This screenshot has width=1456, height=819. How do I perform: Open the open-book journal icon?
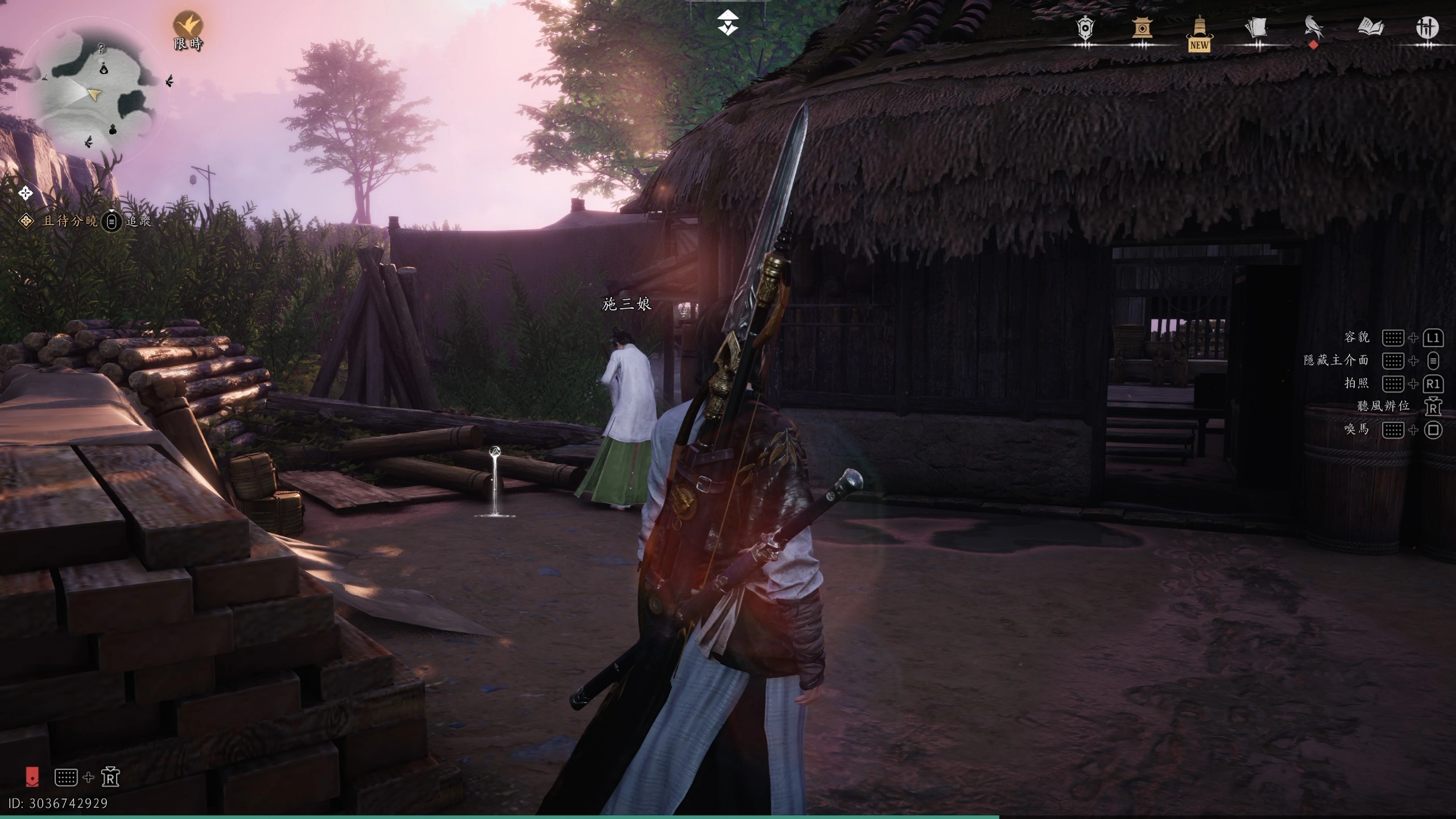click(x=1370, y=27)
